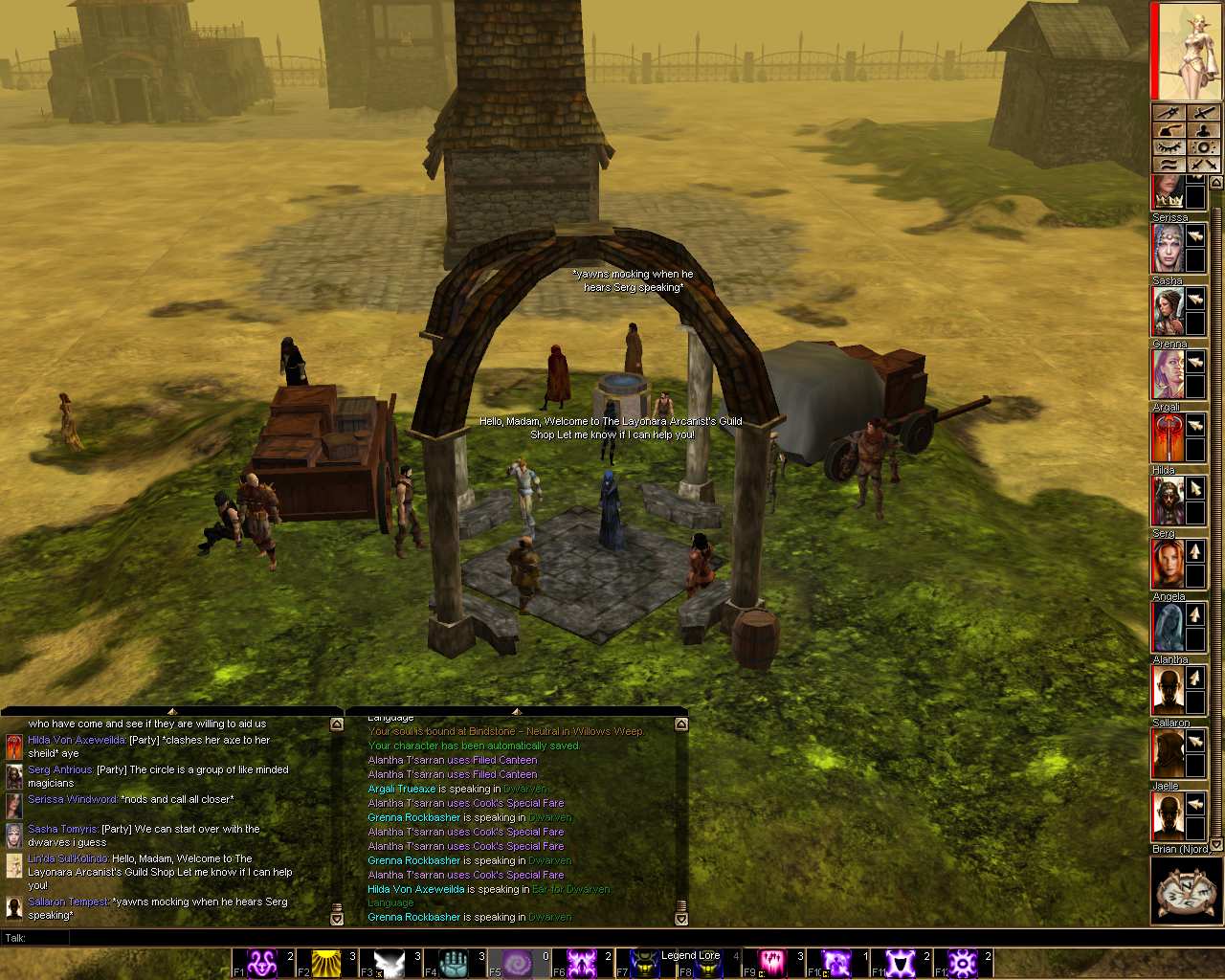Image resolution: width=1225 pixels, height=980 pixels.
Task: Select Serissa's party portrait
Action: 1167,248
